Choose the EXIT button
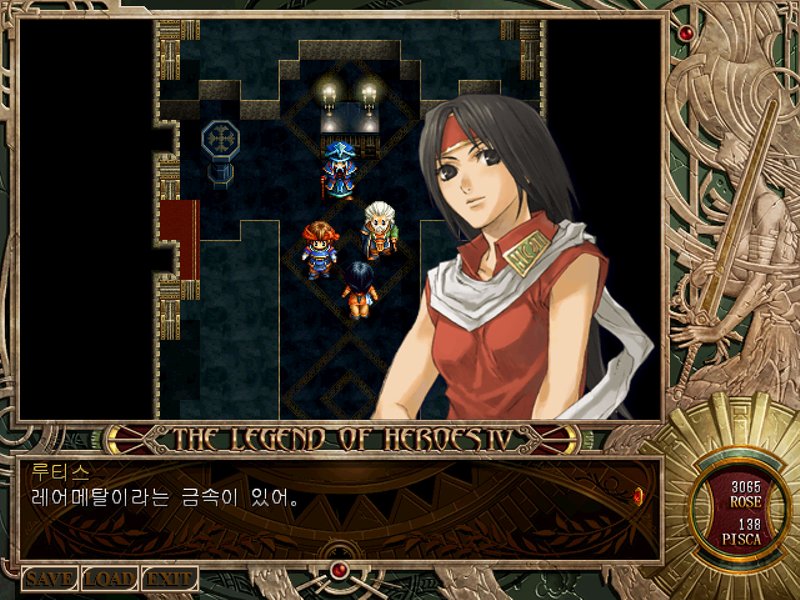The image size is (800, 600). [169, 579]
